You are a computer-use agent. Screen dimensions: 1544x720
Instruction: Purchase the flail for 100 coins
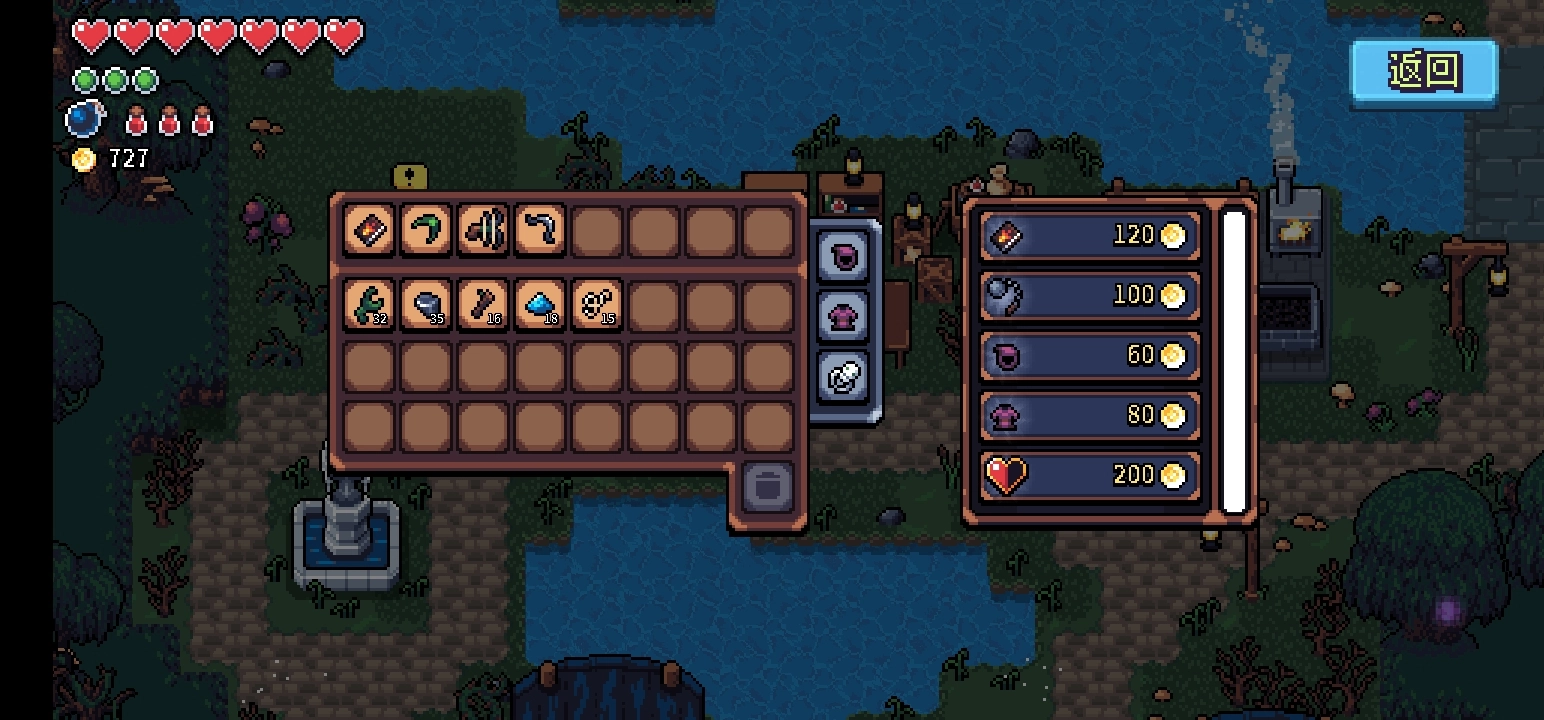point(1089,295)
